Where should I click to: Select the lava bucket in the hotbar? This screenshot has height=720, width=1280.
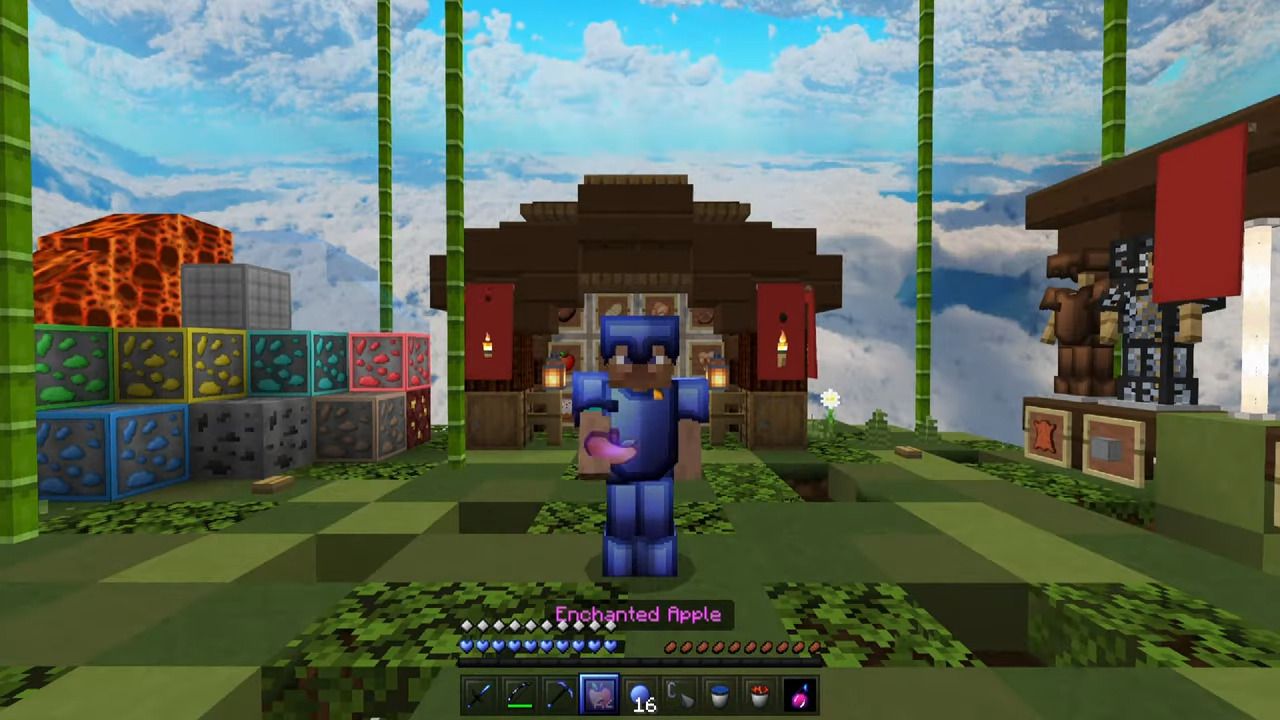(760, 695)
